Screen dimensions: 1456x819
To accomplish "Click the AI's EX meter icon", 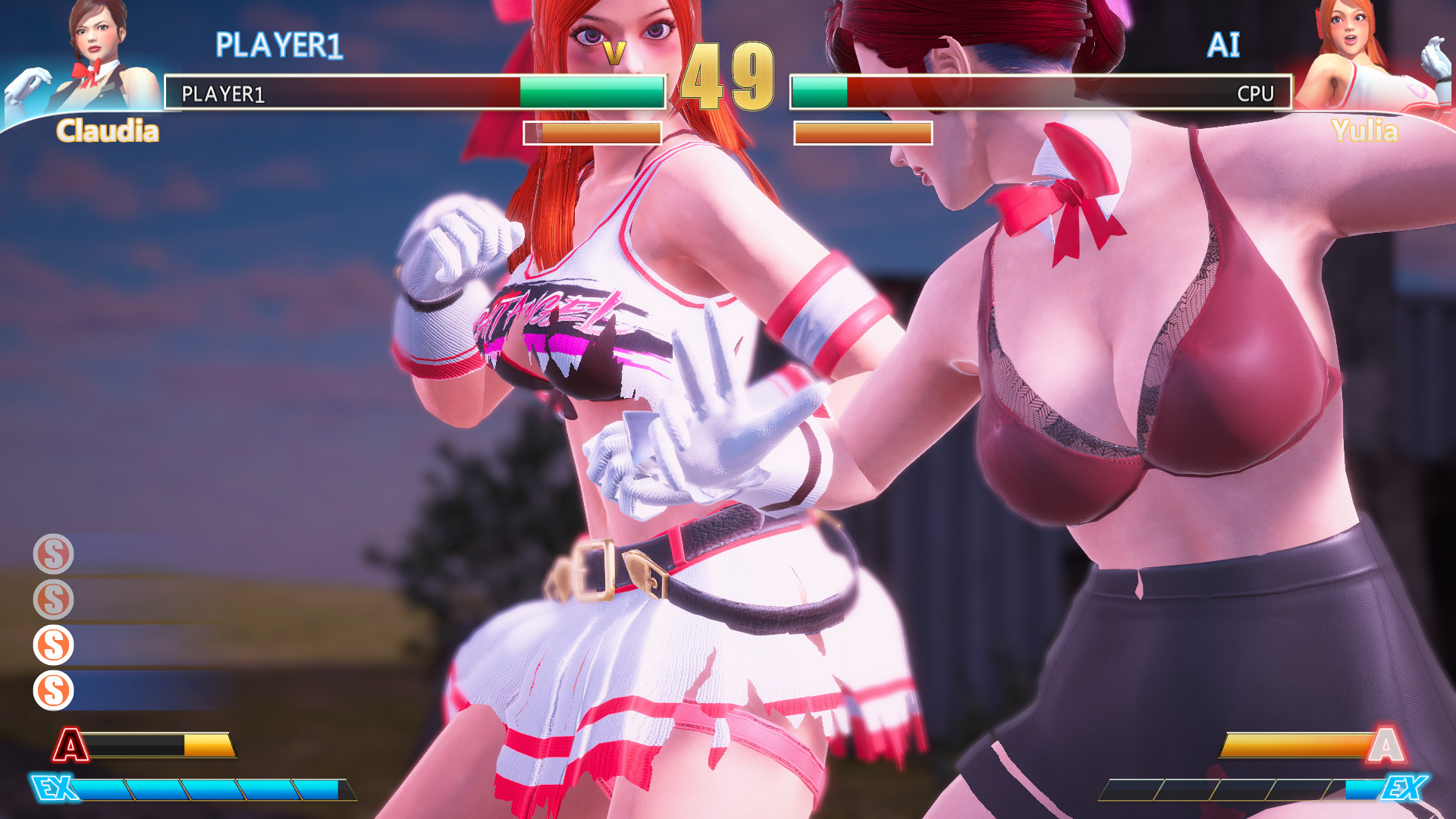I will tap(1404, 789).
